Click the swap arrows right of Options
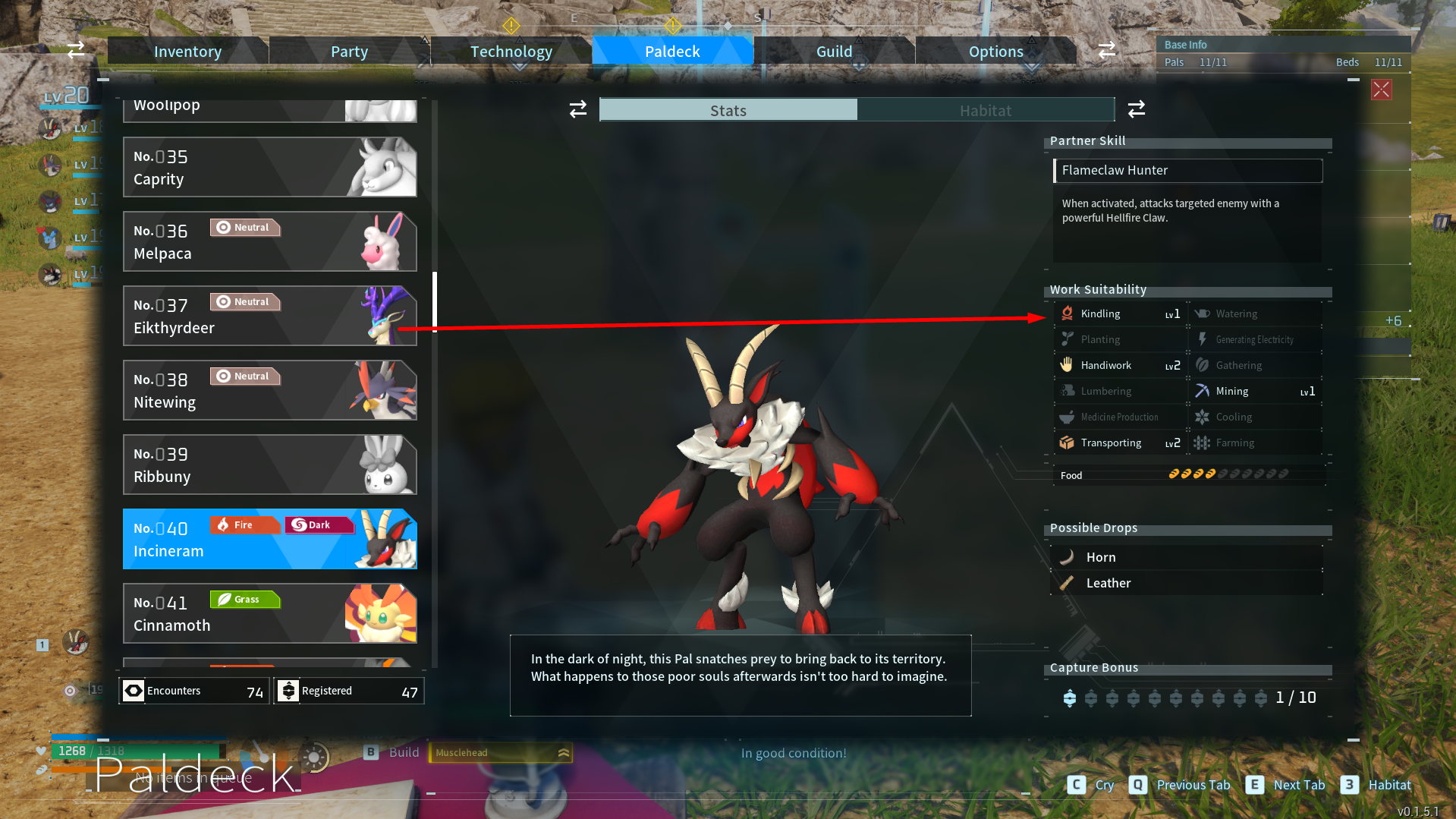The height and width of the screenshot is (819, 1456). 1106,50
